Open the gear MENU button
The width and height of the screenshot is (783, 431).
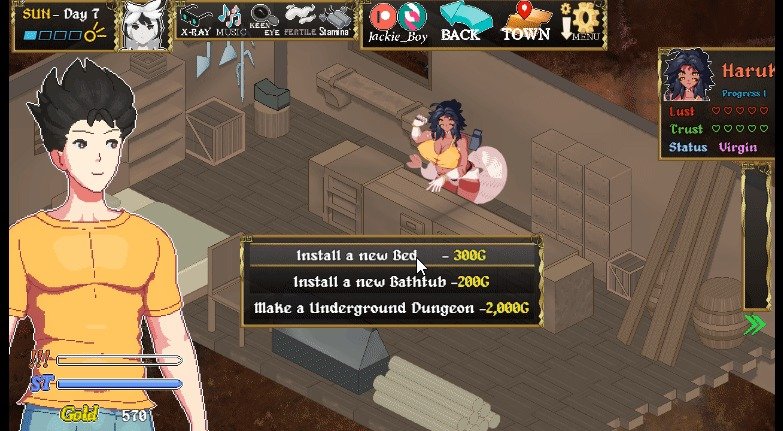582,22
